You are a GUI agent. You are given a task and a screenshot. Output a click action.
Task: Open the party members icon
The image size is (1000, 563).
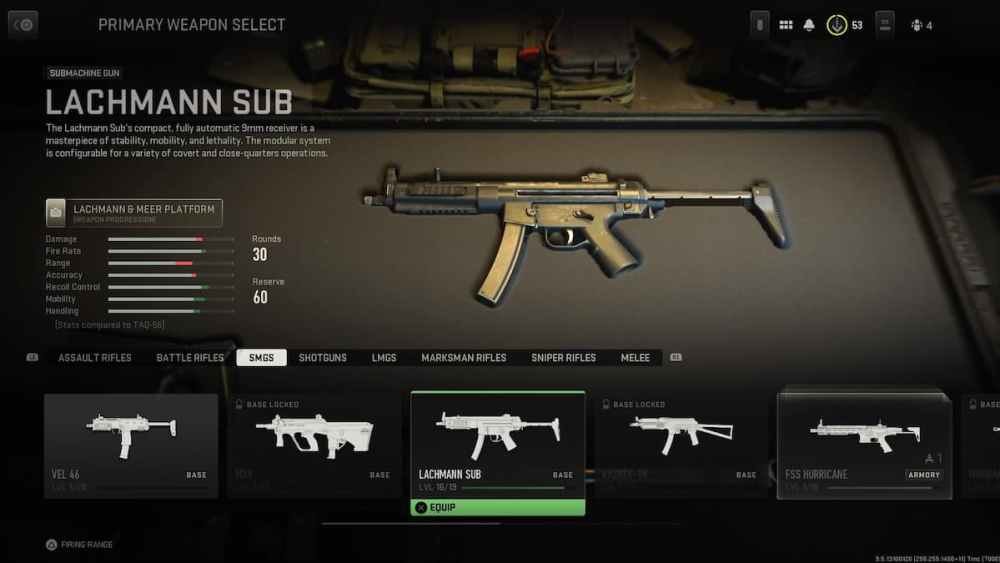[920, 25]
